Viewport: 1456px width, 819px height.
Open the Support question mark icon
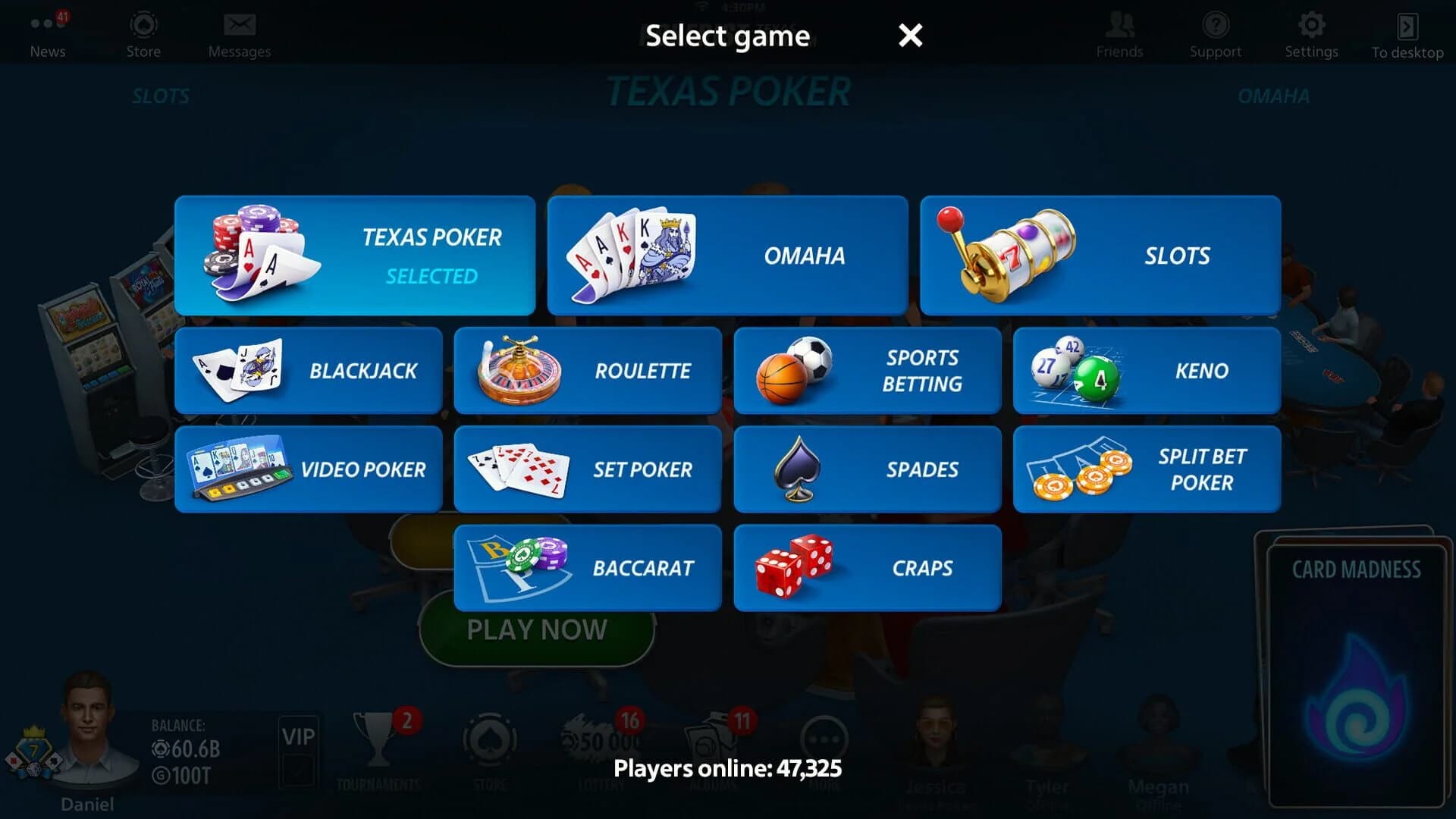click(x=1215, y=25)
